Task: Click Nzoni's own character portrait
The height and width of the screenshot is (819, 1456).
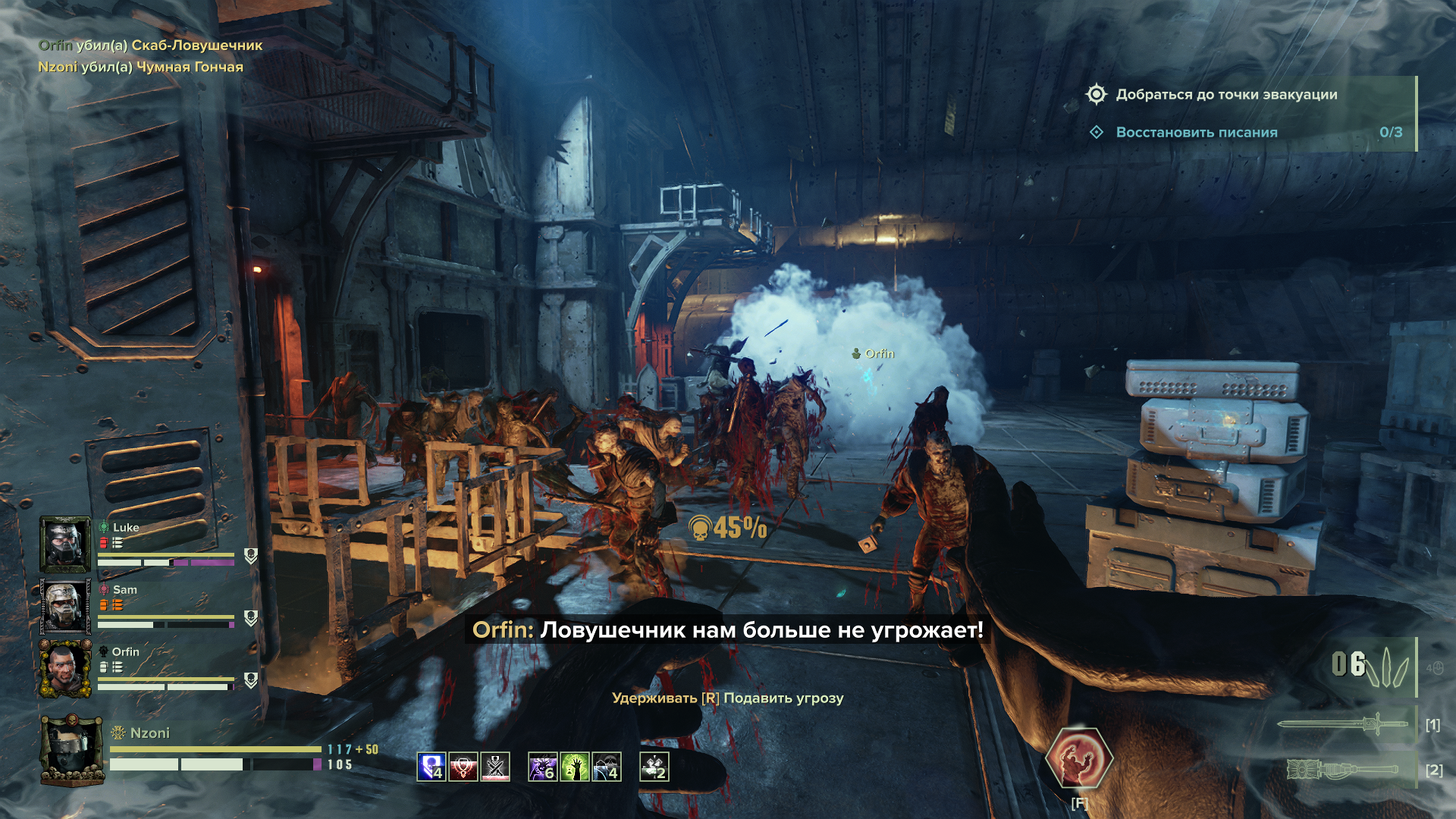Action: point(71,749)
